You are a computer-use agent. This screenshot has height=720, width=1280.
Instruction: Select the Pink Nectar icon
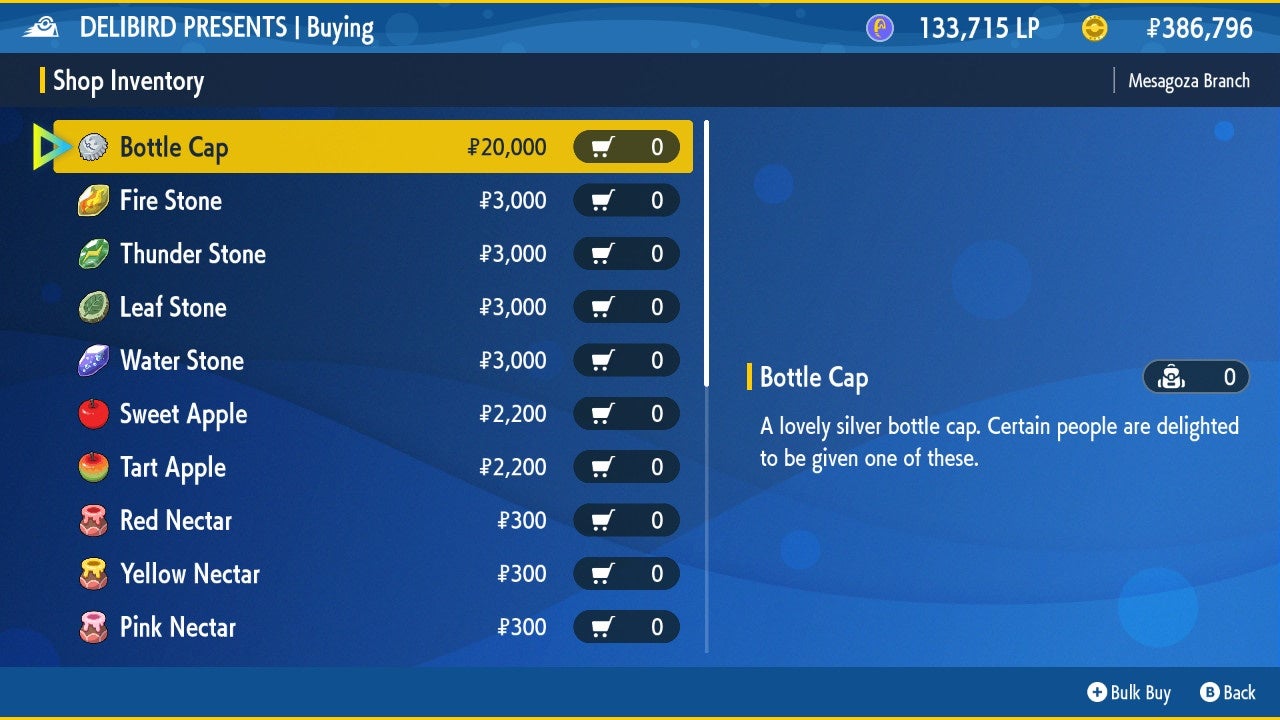coord(92,627)
